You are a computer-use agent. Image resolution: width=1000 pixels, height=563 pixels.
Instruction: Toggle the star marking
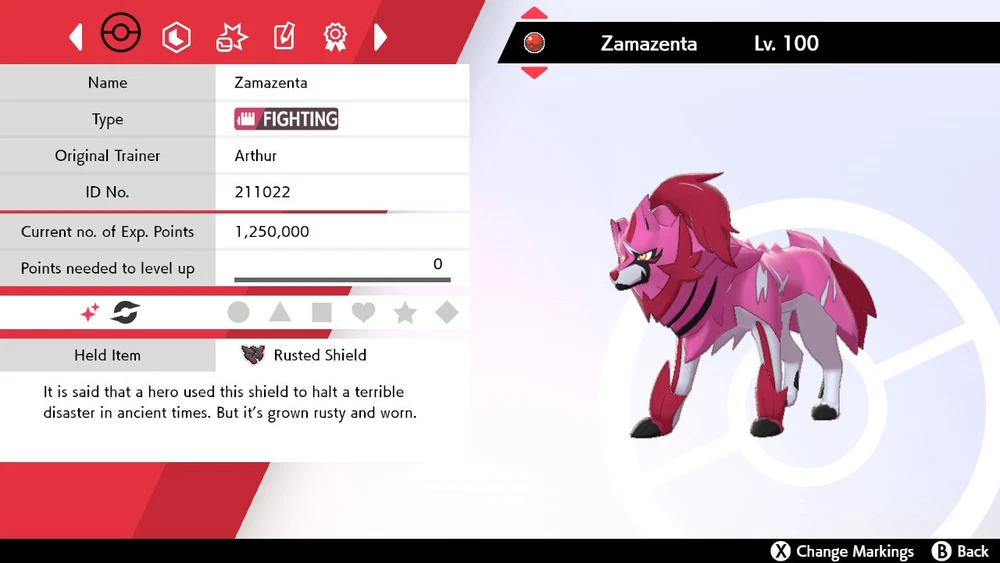point(405,313)
